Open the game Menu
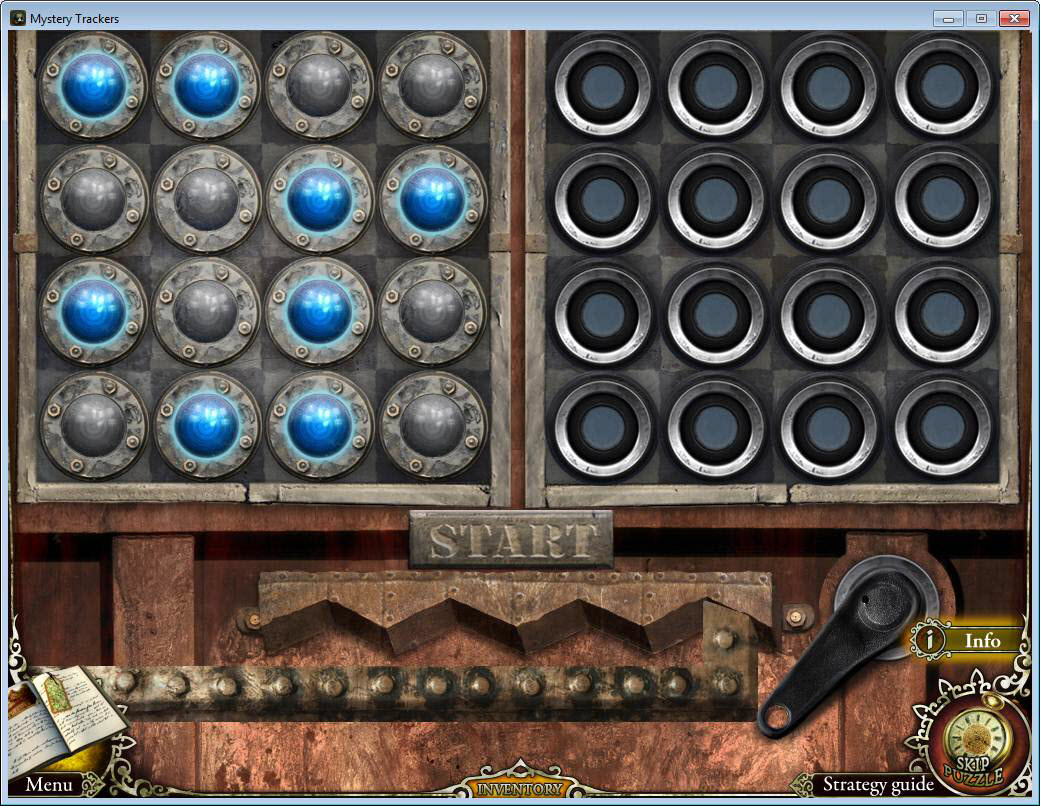1040x806 pixels. coord(48,785)
